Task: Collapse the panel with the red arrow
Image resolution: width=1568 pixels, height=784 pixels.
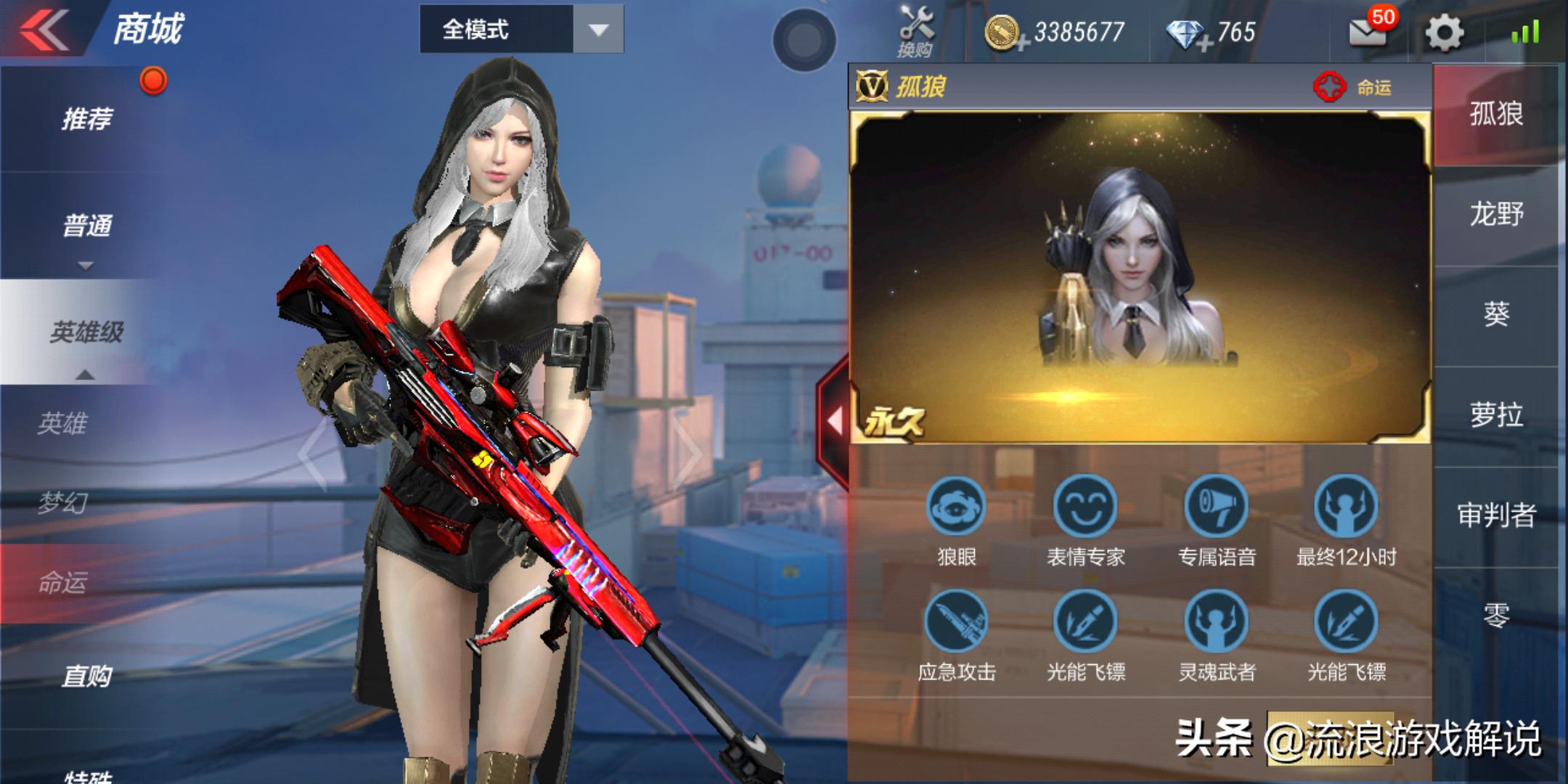Action: 835,421
